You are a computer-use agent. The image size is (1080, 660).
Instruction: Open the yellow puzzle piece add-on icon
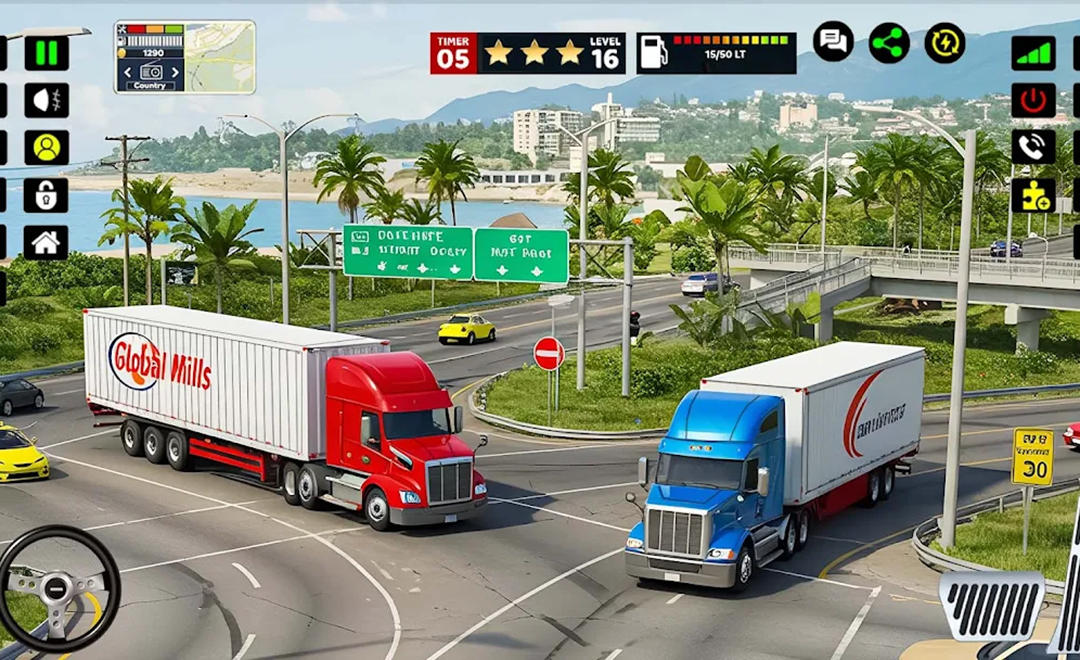click(x=1033, y=195)
